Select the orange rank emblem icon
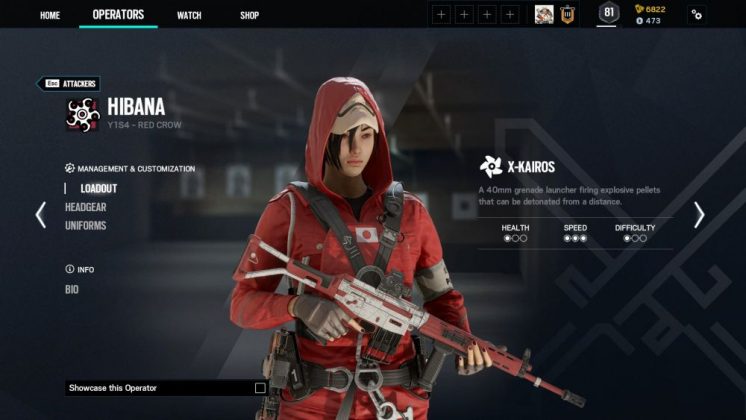Viewport: 746px width, 420px height. tap(567, 14)
